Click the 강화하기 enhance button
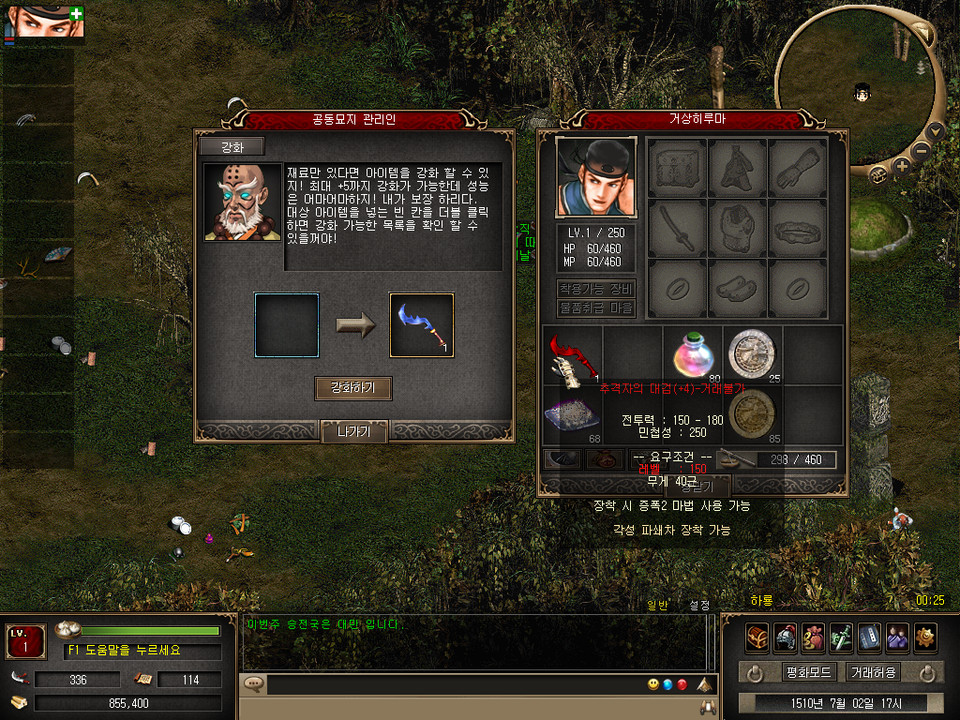The image size is (960, 720). (x=353, y=388)
